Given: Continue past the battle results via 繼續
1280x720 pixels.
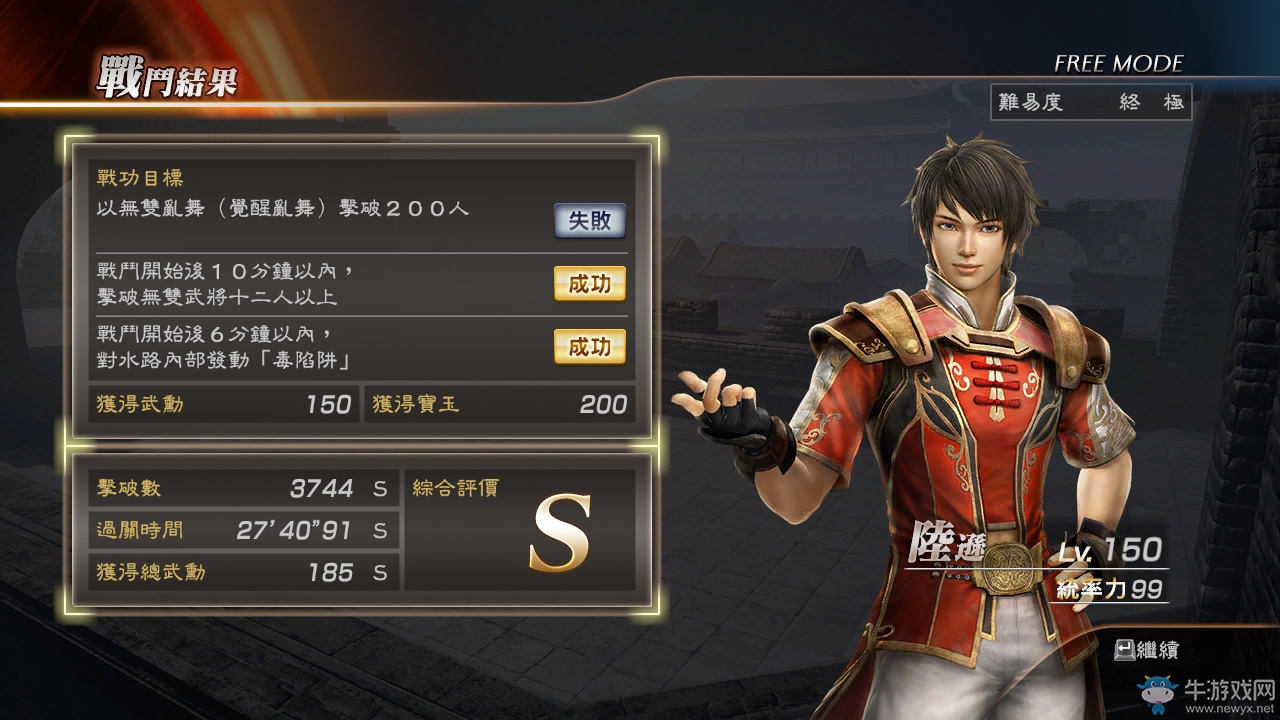Looking at the screenshot, I should point(1147,650).
